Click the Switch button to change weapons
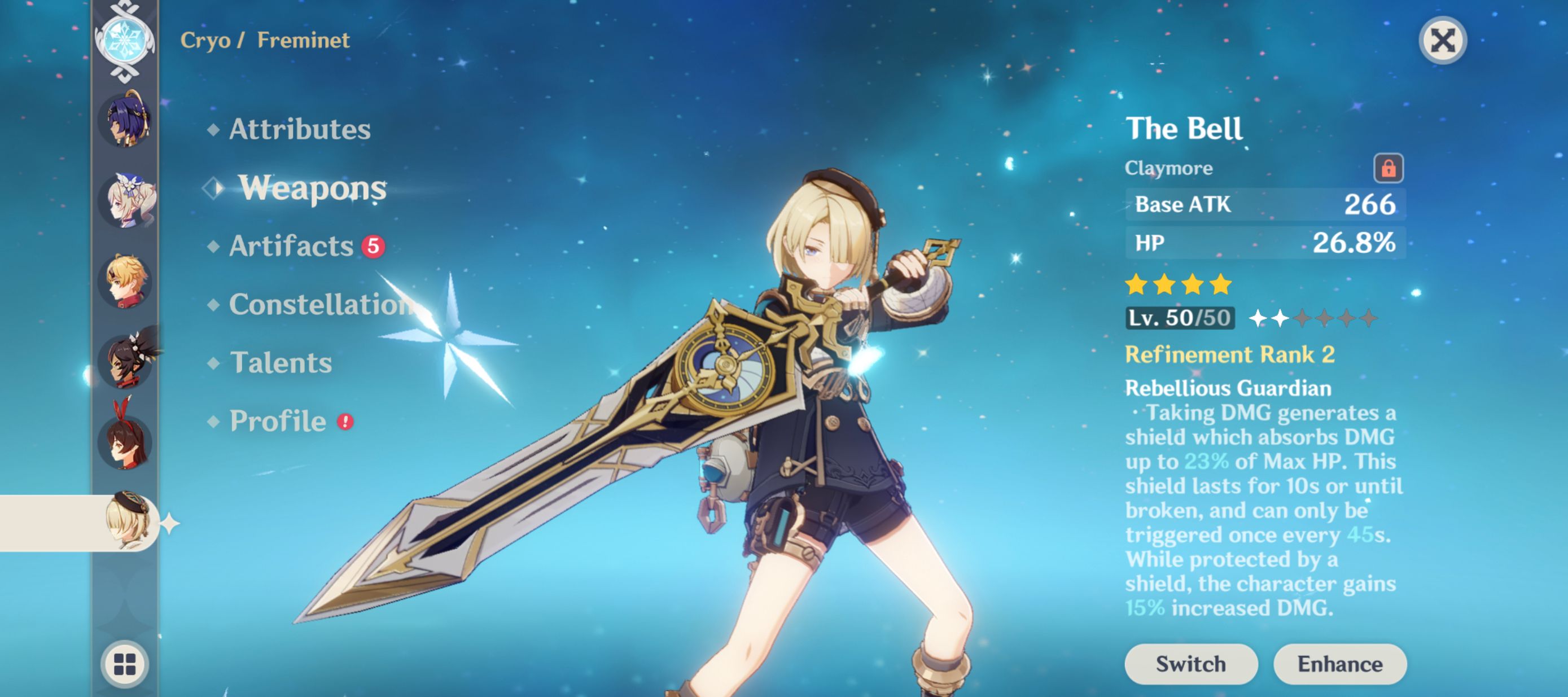The image size is (1568, 697). point(1190,664)
